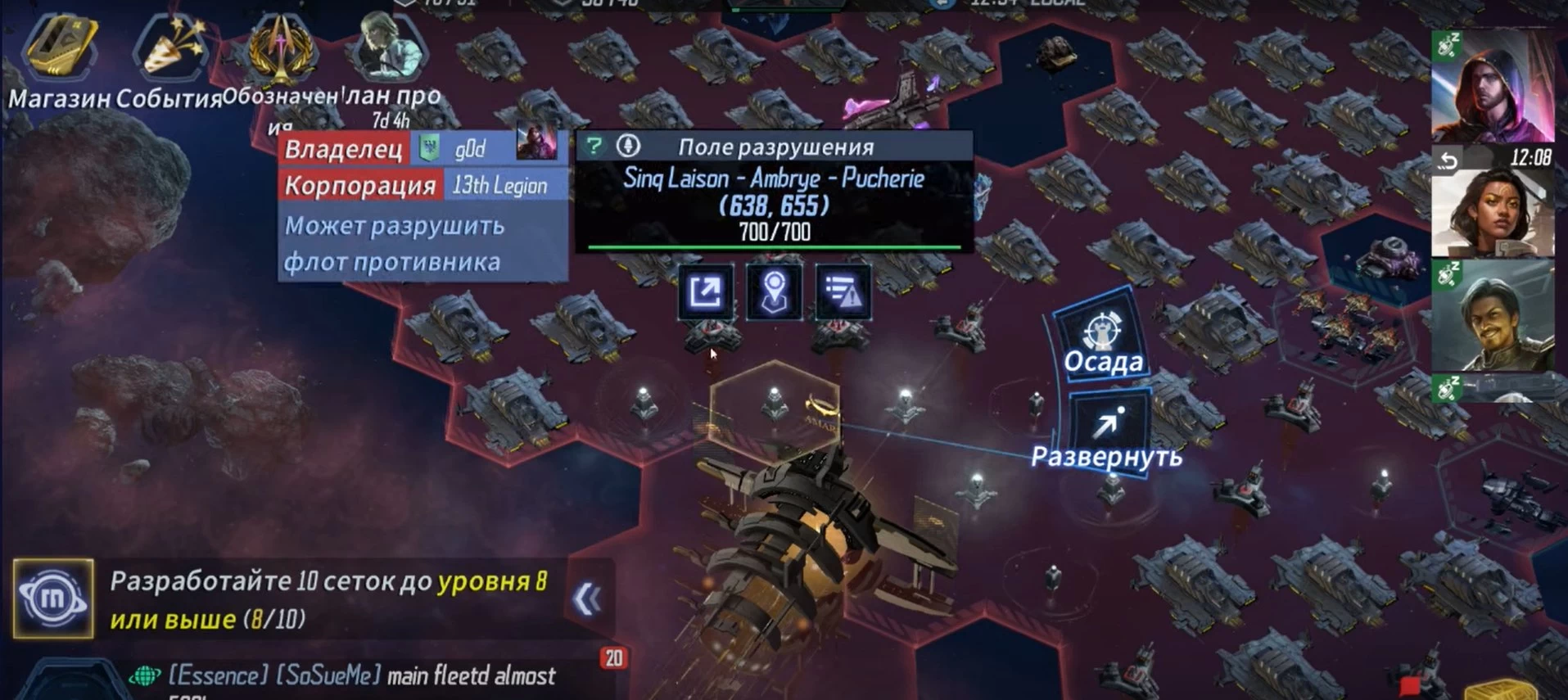Click the map pin location icon

[774, 292]
